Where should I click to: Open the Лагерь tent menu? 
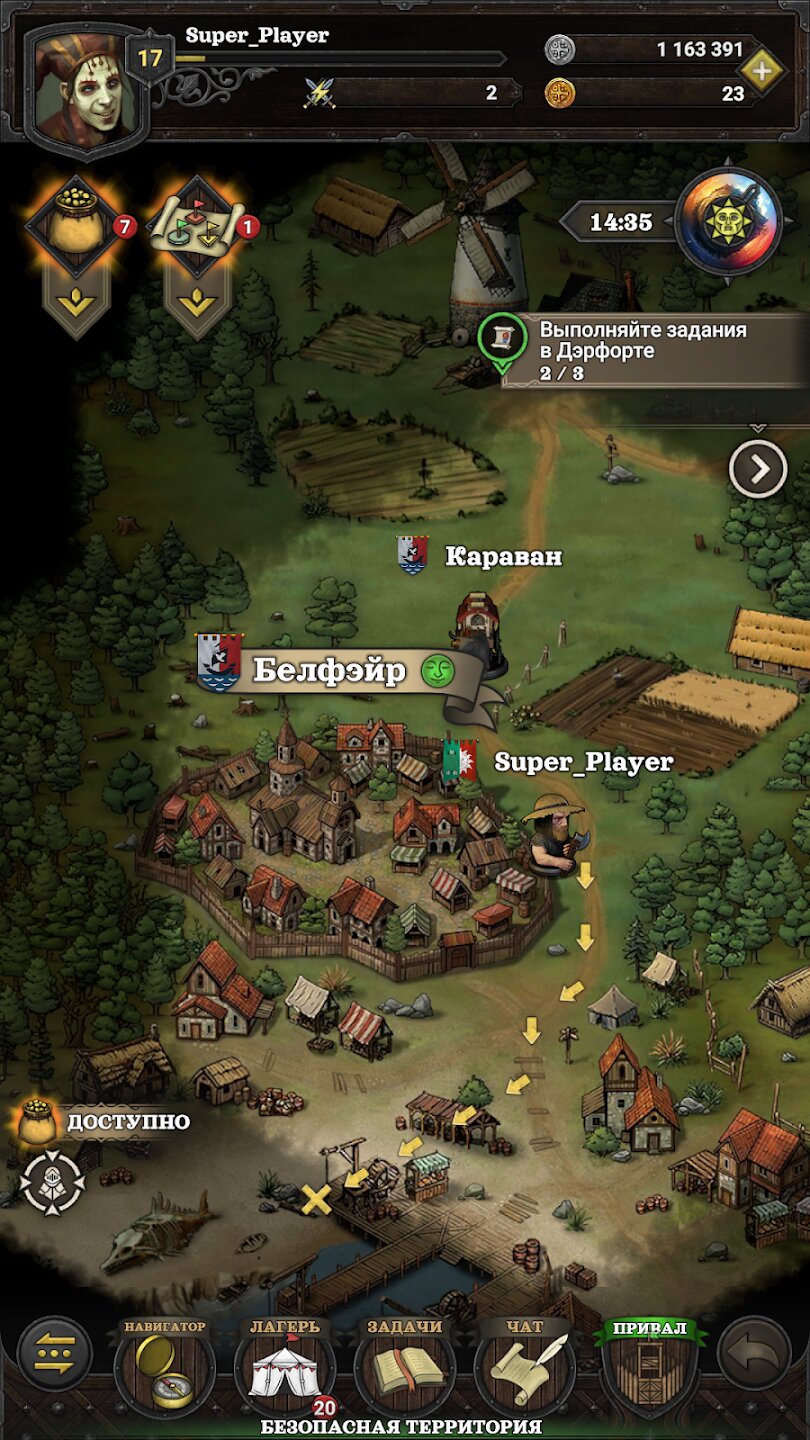(x=284, y=1367)
